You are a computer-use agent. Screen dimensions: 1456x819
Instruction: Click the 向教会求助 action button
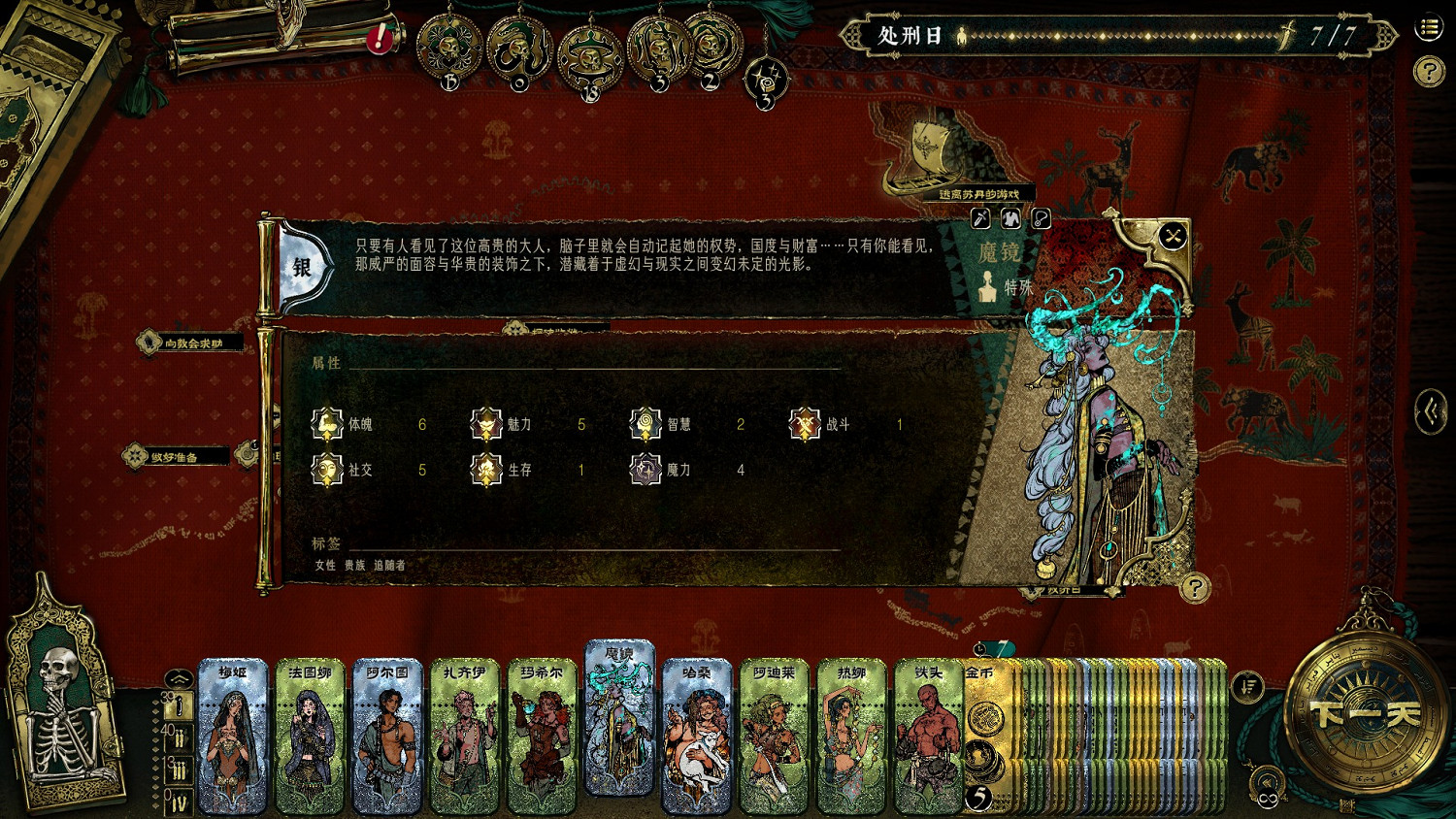(x=189, y=344)
